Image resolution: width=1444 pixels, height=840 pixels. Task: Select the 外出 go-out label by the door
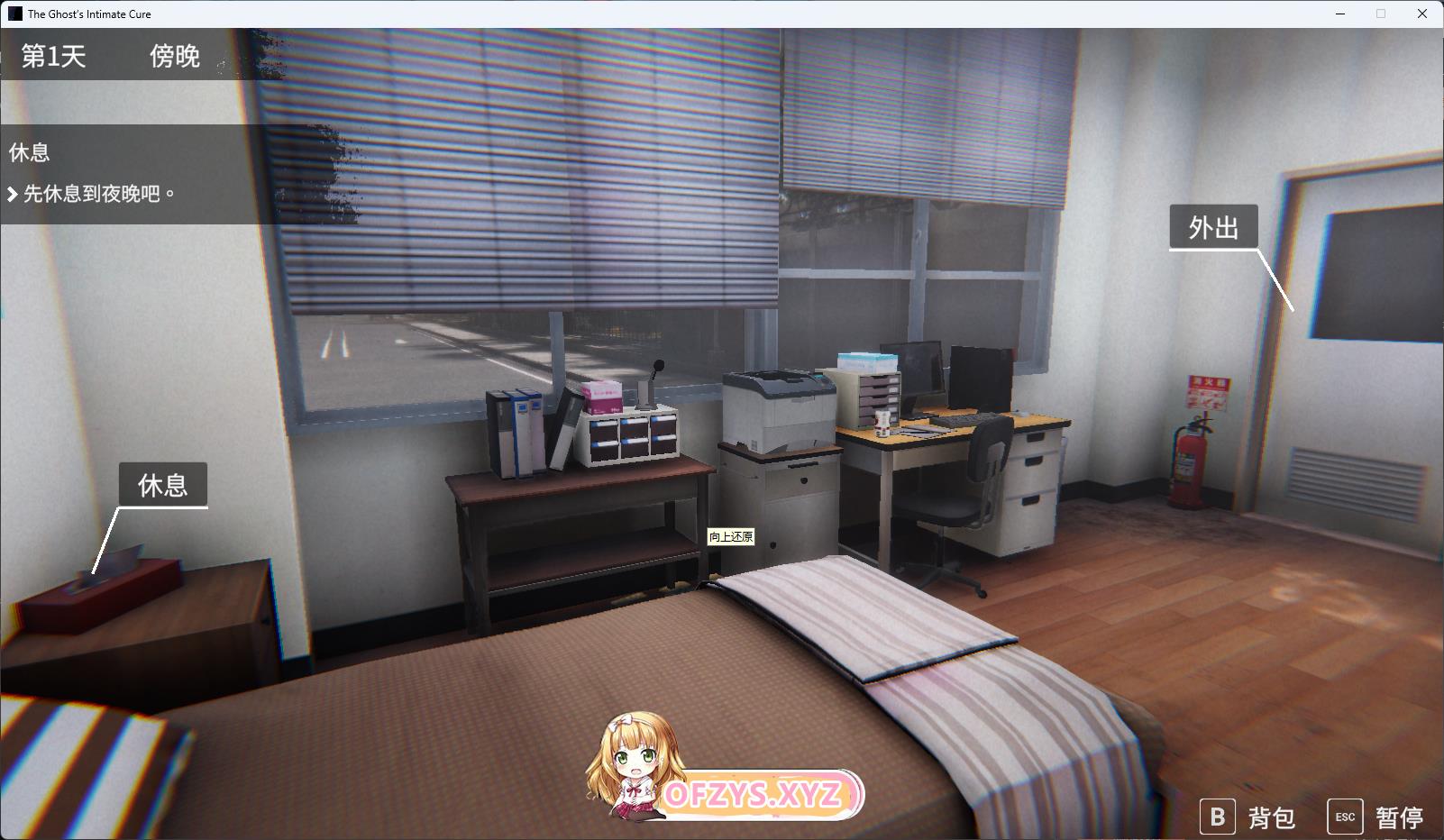click(1213, 228)
